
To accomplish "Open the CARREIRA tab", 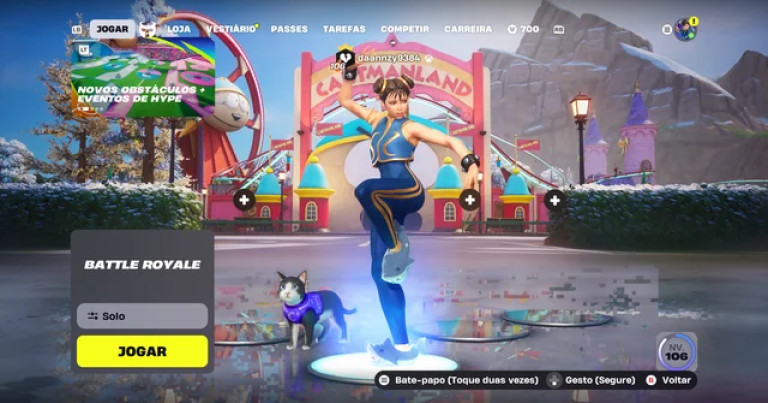I will (x=468, y=29).
